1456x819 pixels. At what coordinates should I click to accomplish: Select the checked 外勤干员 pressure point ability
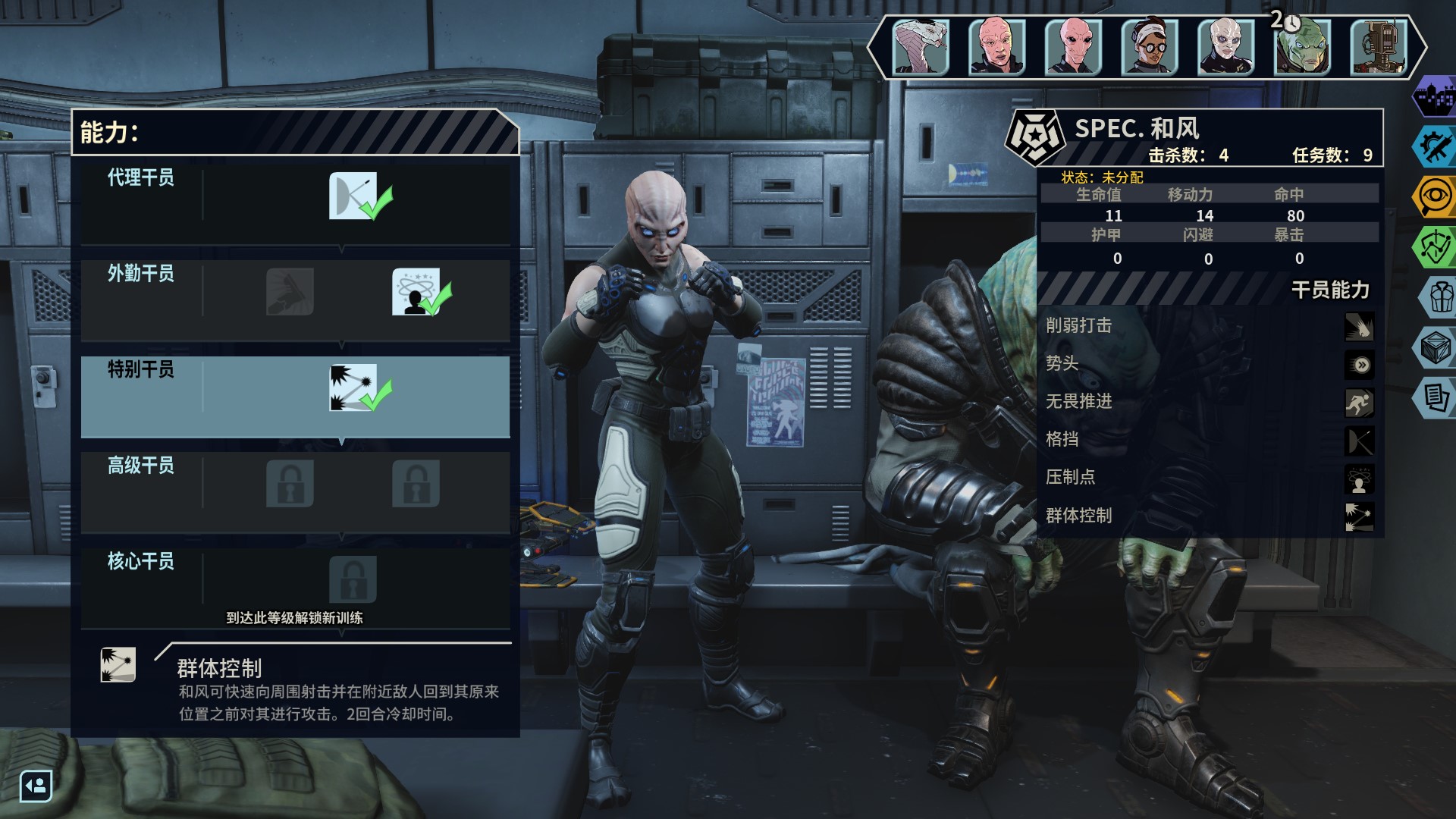tap(416, 291)
